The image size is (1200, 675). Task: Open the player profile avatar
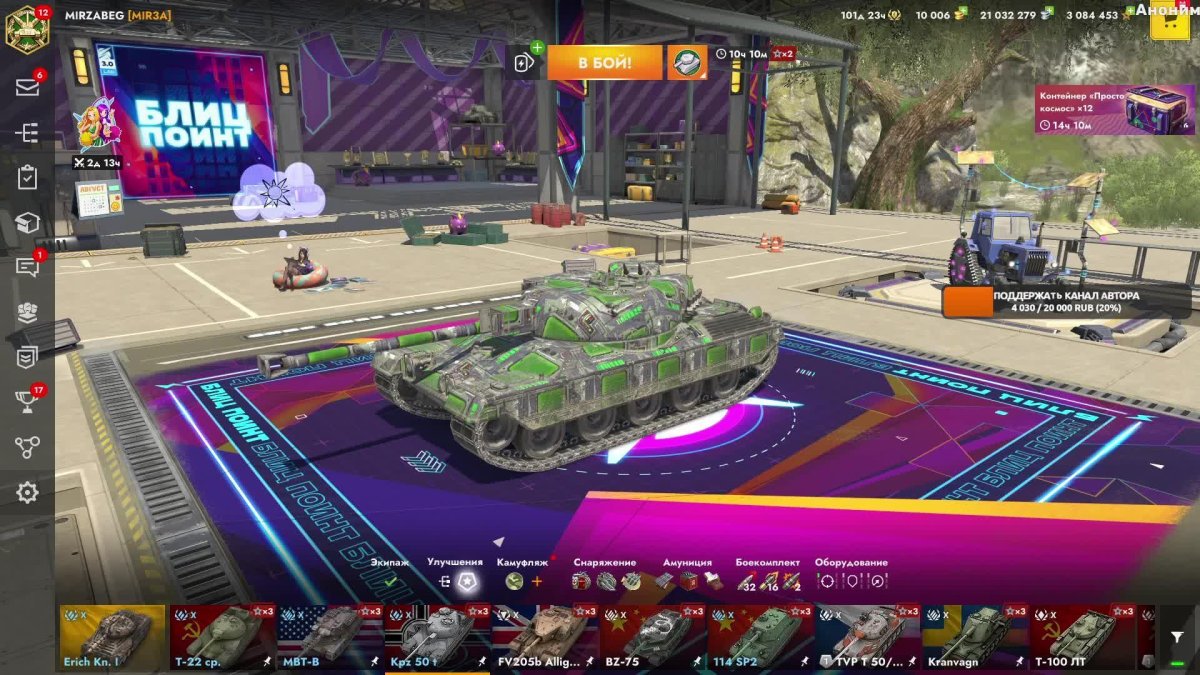tap(27, 28)
